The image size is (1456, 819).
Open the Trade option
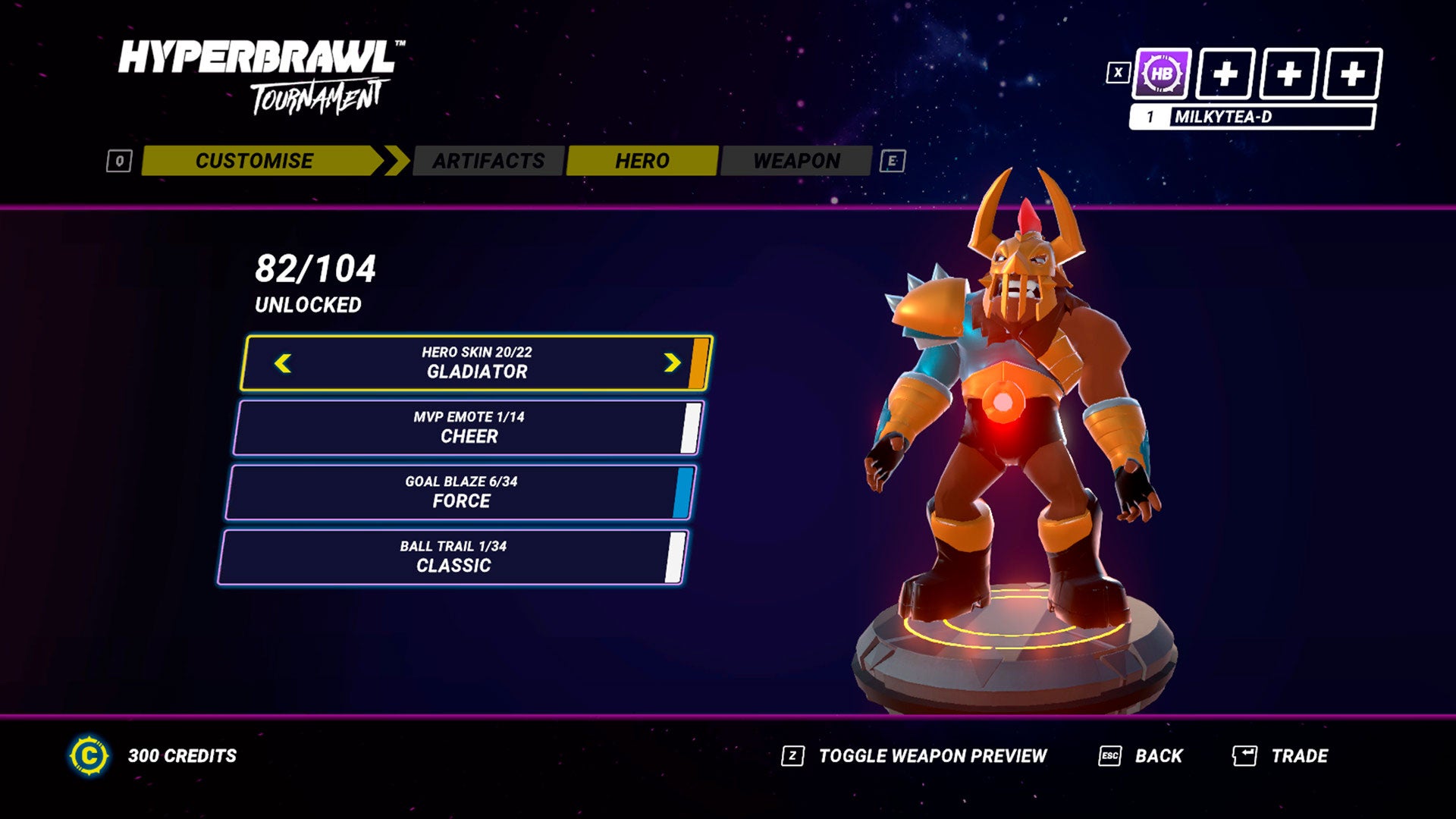1298,756
